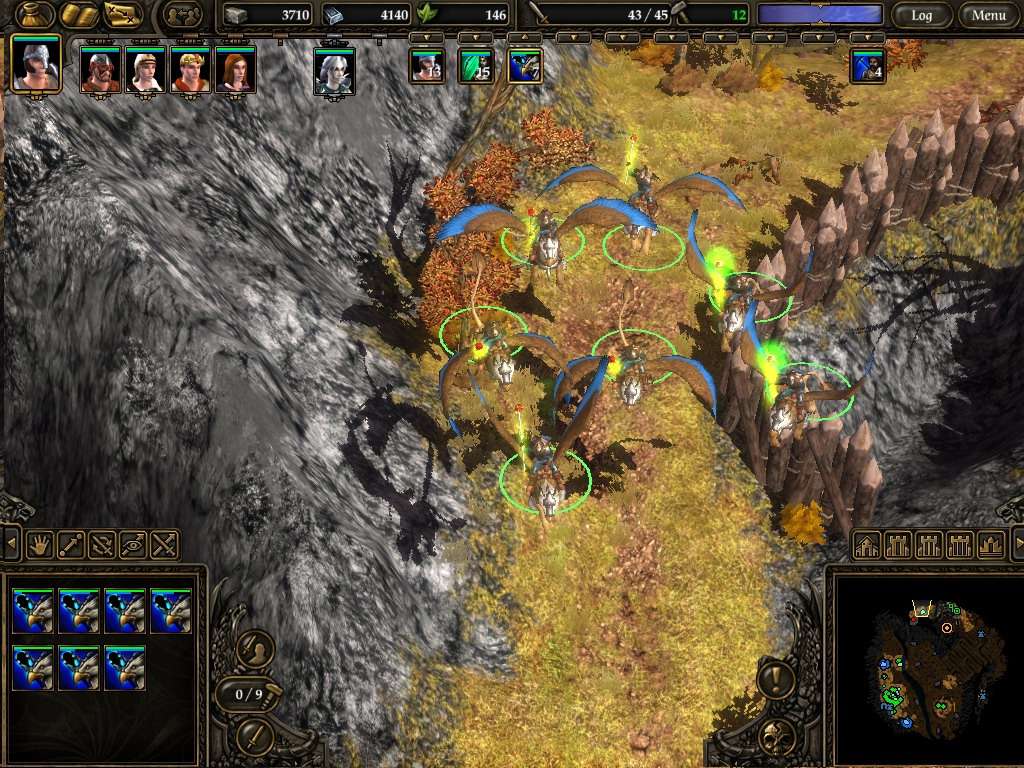Open the Log
The width and height of the screenshot is (1024, 768).
coord(921,15)
